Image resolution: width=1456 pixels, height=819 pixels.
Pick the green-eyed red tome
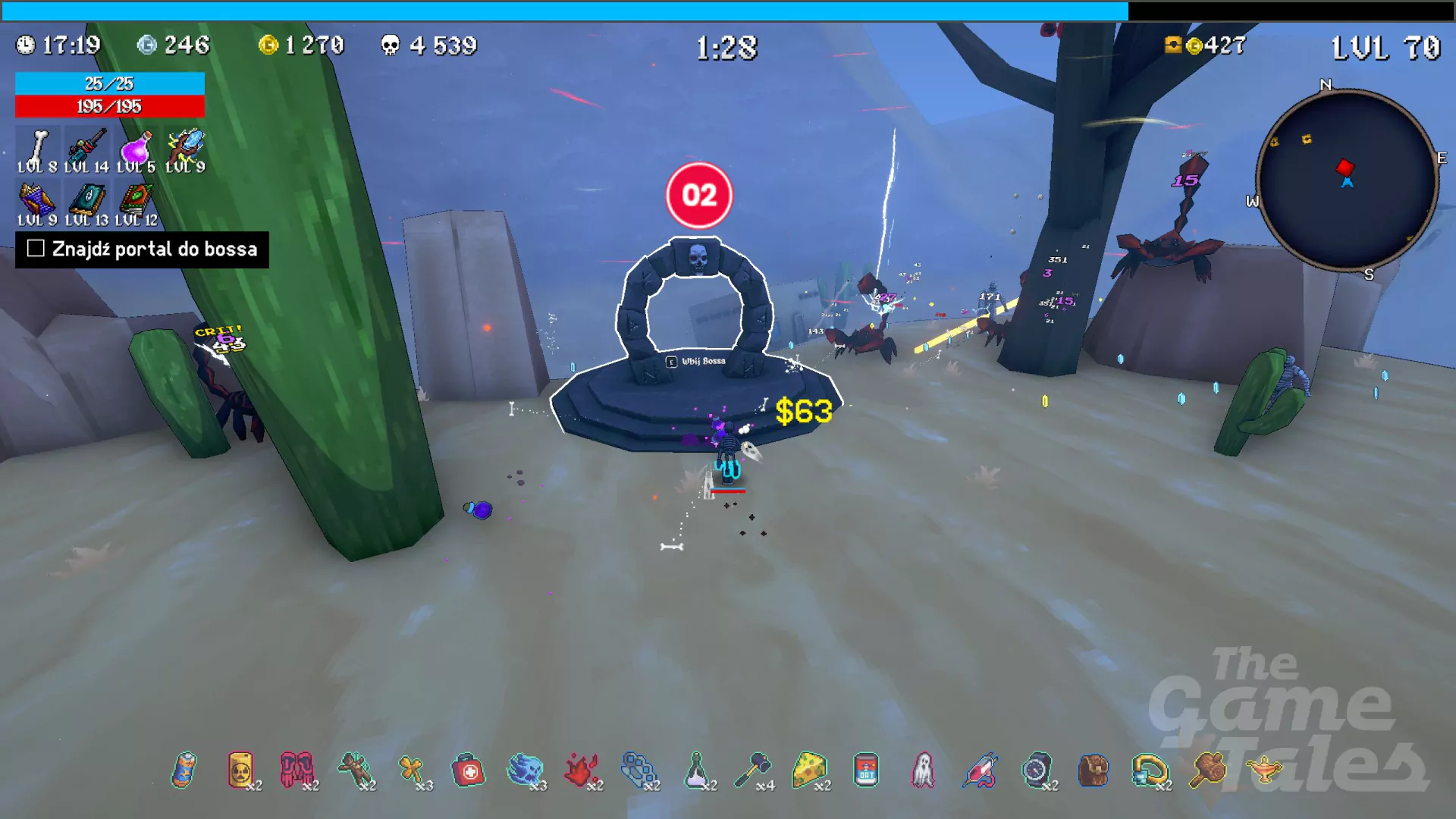(136, 201)
